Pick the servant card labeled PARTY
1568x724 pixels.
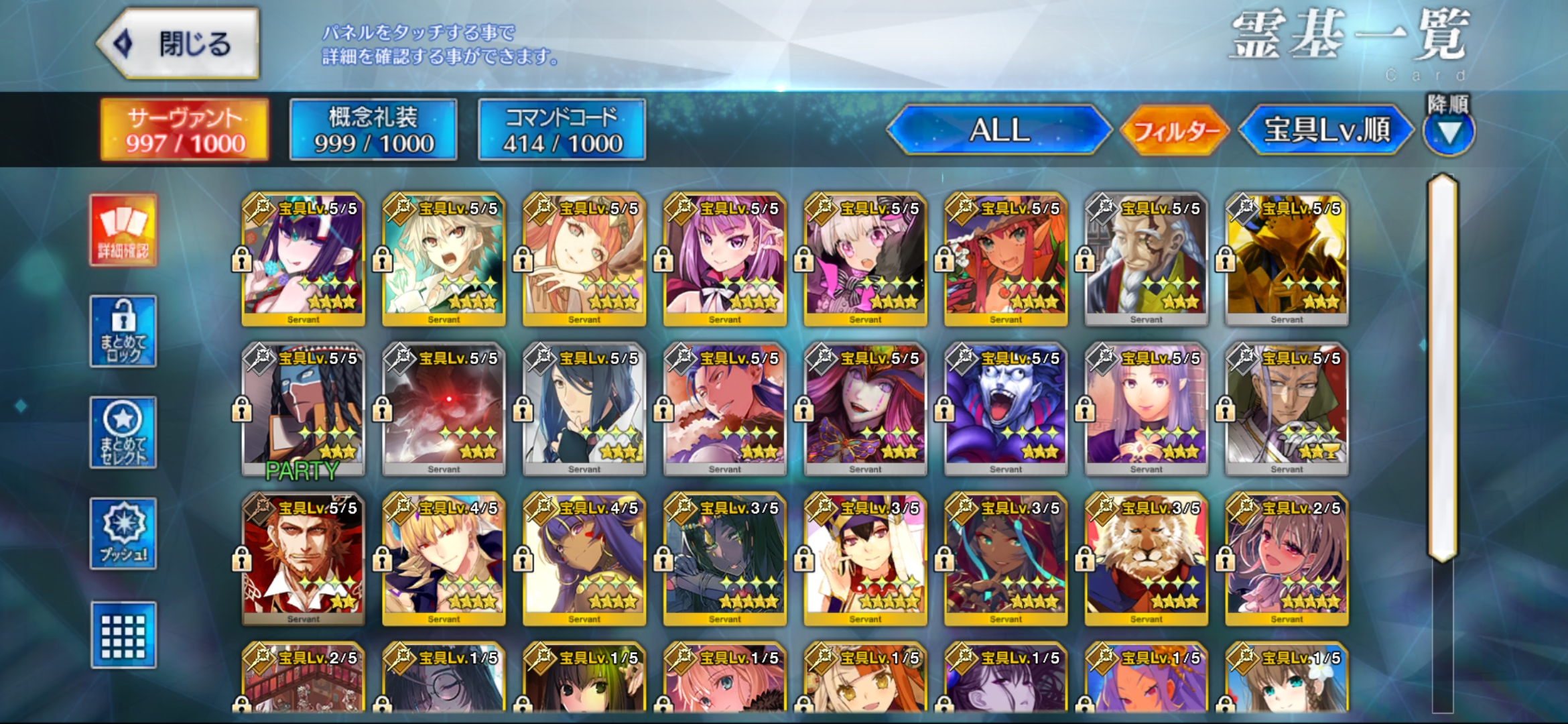pos(304,409)
